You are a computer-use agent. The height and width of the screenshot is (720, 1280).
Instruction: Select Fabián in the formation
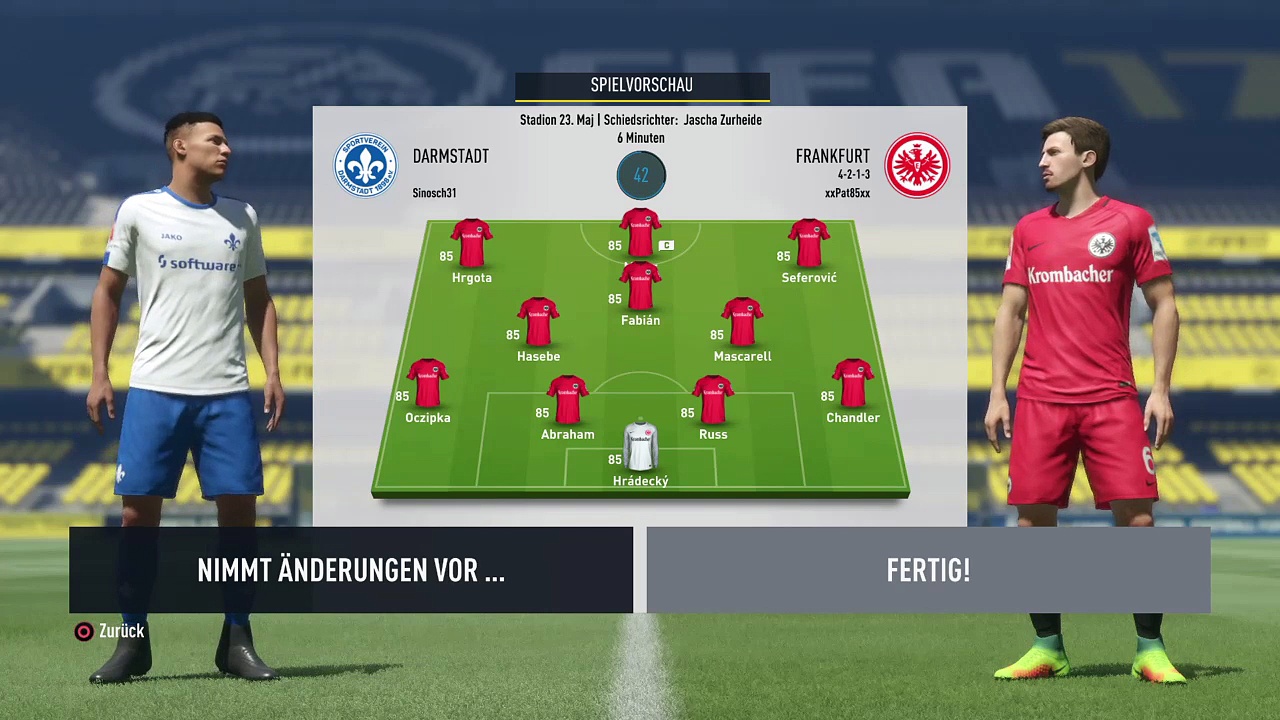[x=640, y=287]
